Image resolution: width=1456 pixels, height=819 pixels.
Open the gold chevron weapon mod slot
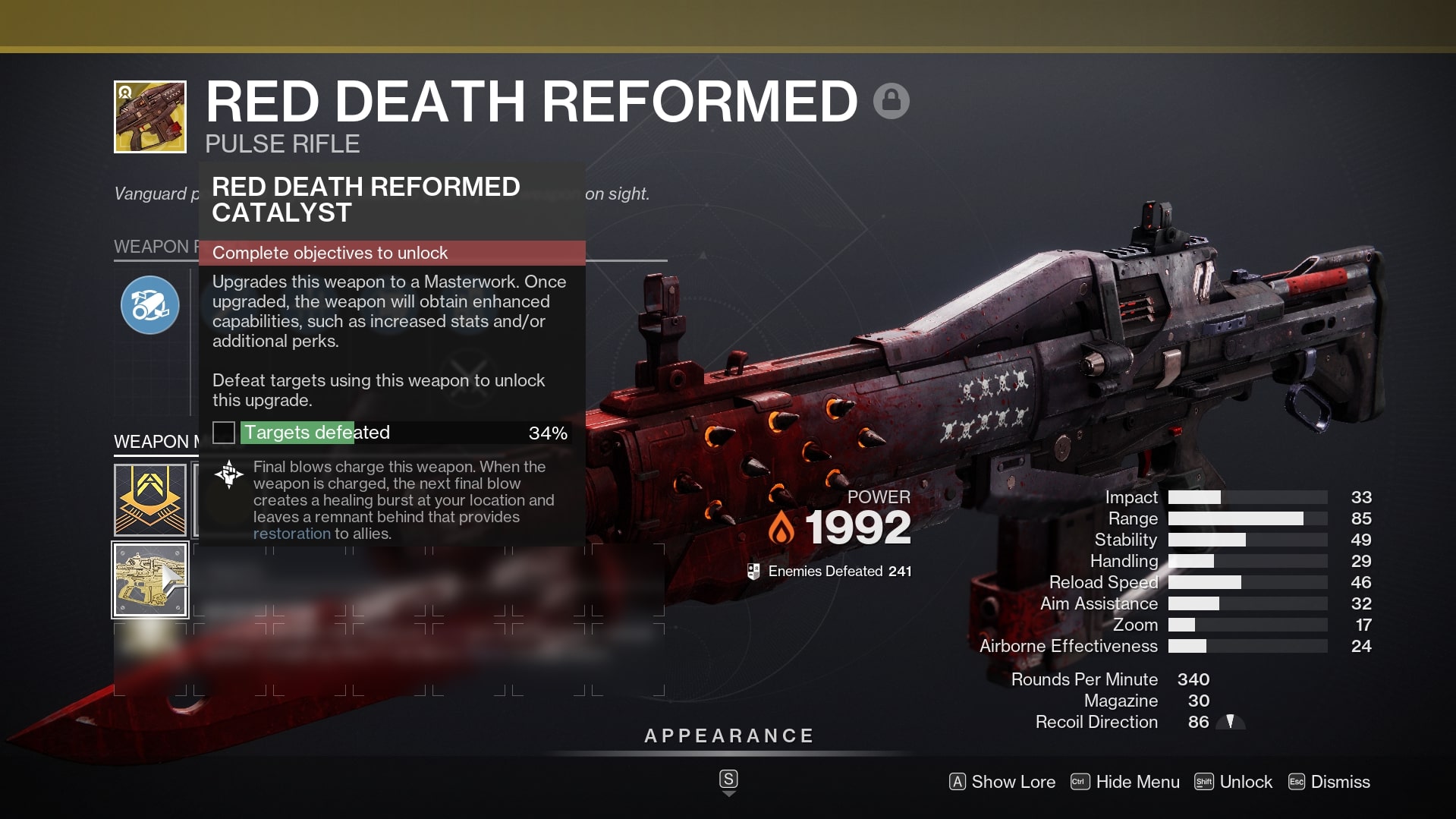coord(150,499)
